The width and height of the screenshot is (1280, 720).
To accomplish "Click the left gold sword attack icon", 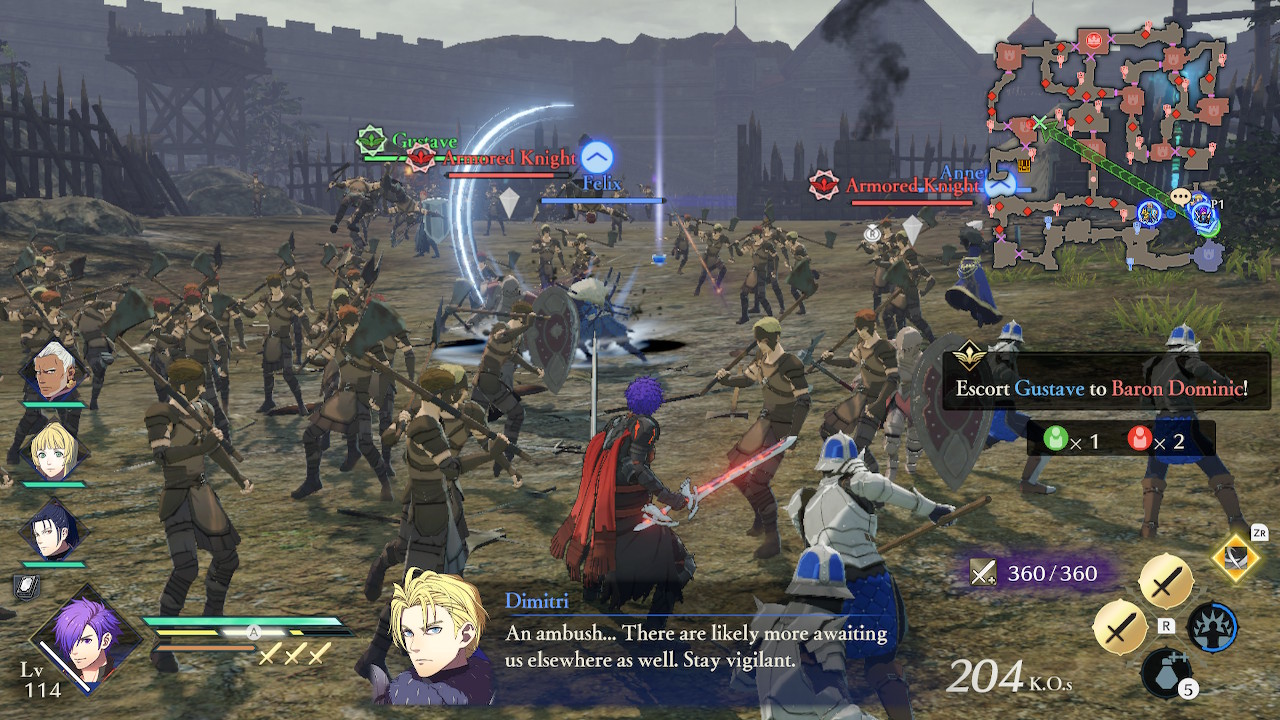I will tap(1120, 628).
